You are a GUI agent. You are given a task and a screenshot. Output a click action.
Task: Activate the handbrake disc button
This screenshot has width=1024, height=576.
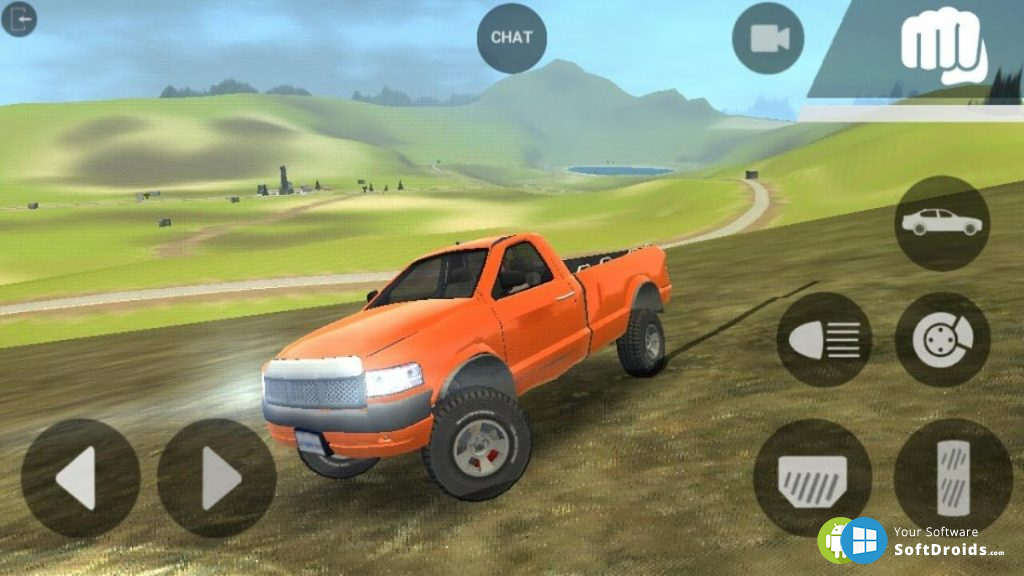point(942,340)
